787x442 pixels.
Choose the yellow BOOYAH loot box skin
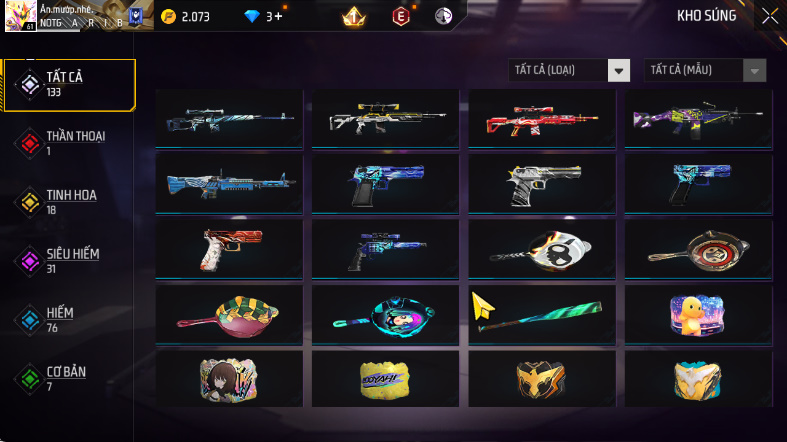(384, 378)
